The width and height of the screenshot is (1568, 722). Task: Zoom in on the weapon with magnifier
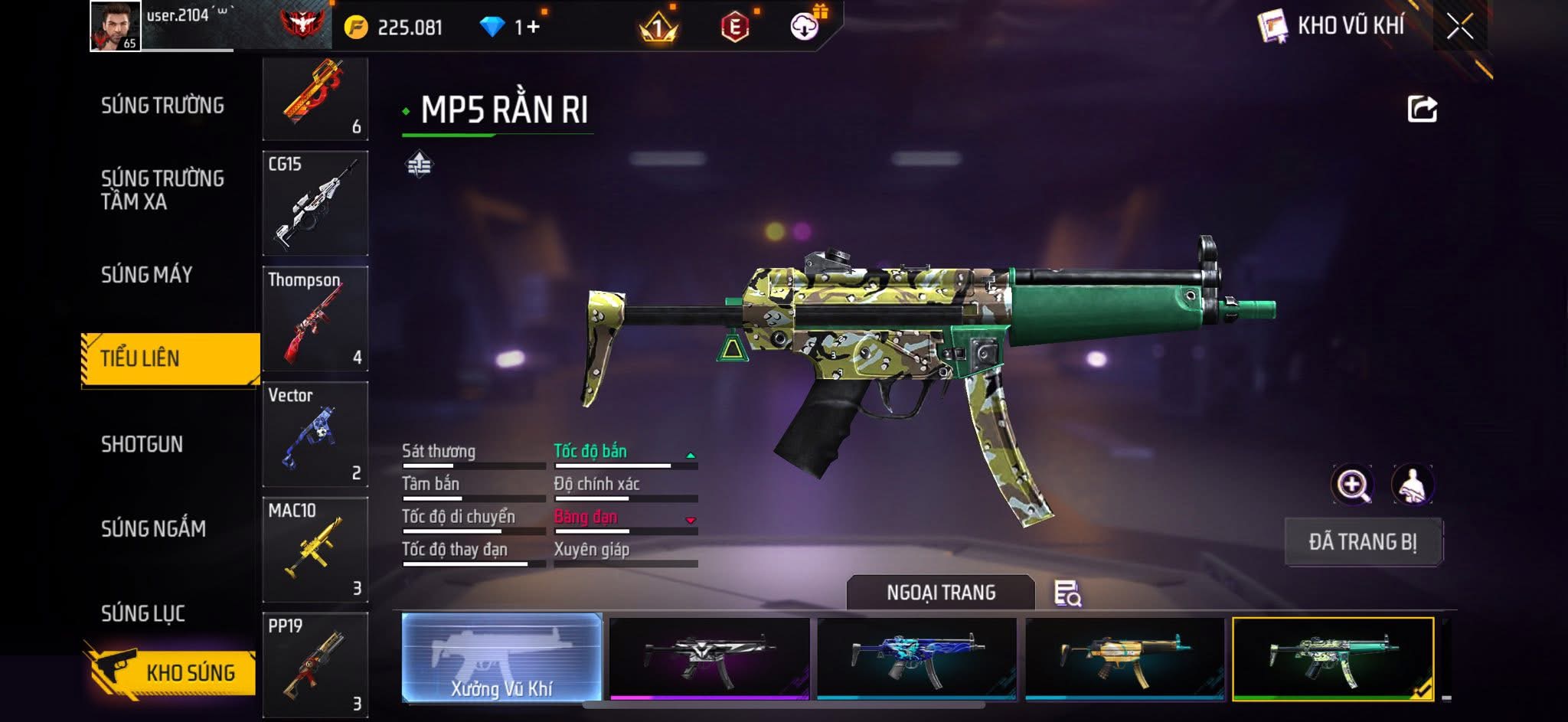[1353, 485]
